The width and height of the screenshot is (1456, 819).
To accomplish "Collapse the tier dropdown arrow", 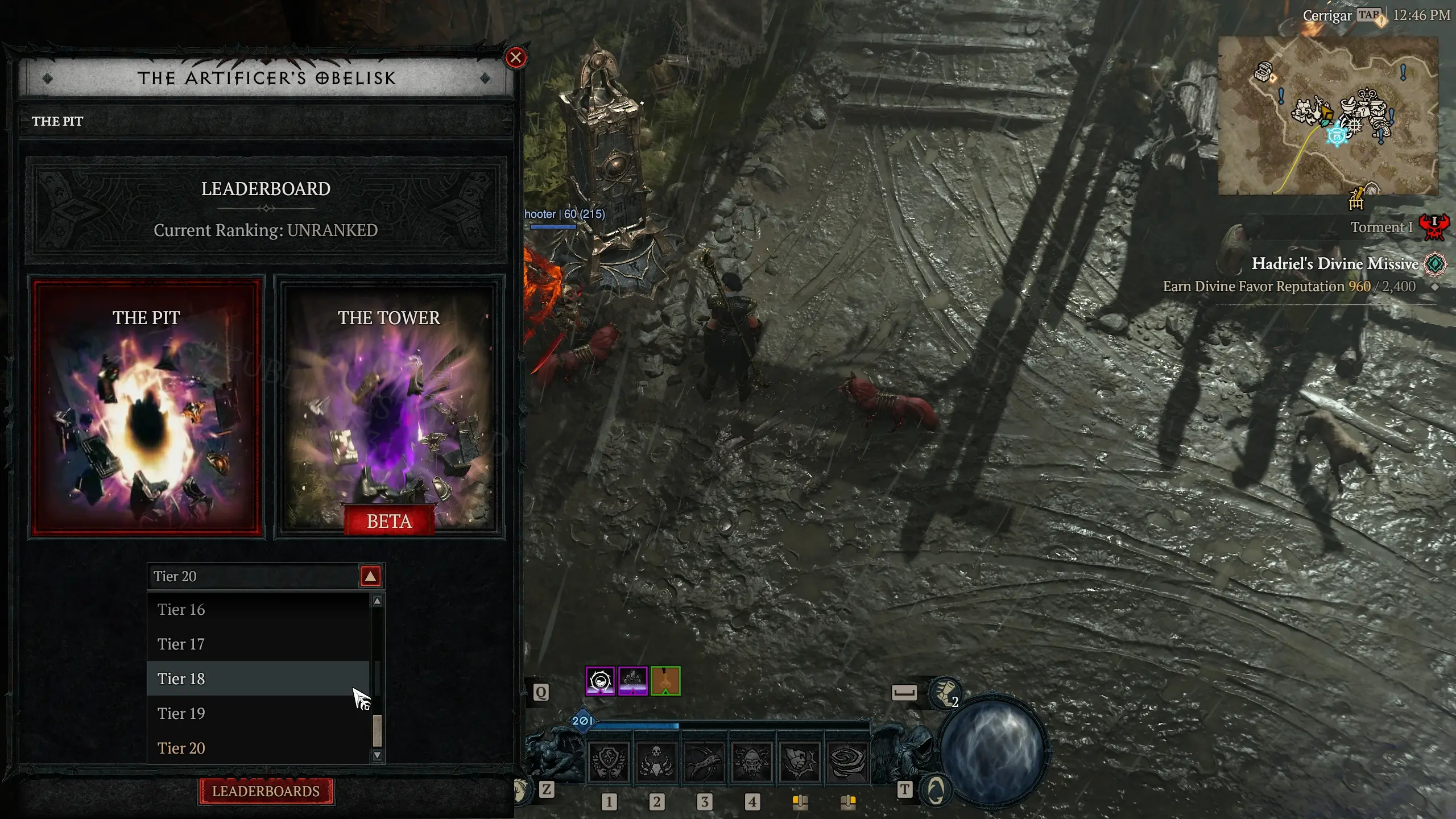I will [x=370, y=577].
